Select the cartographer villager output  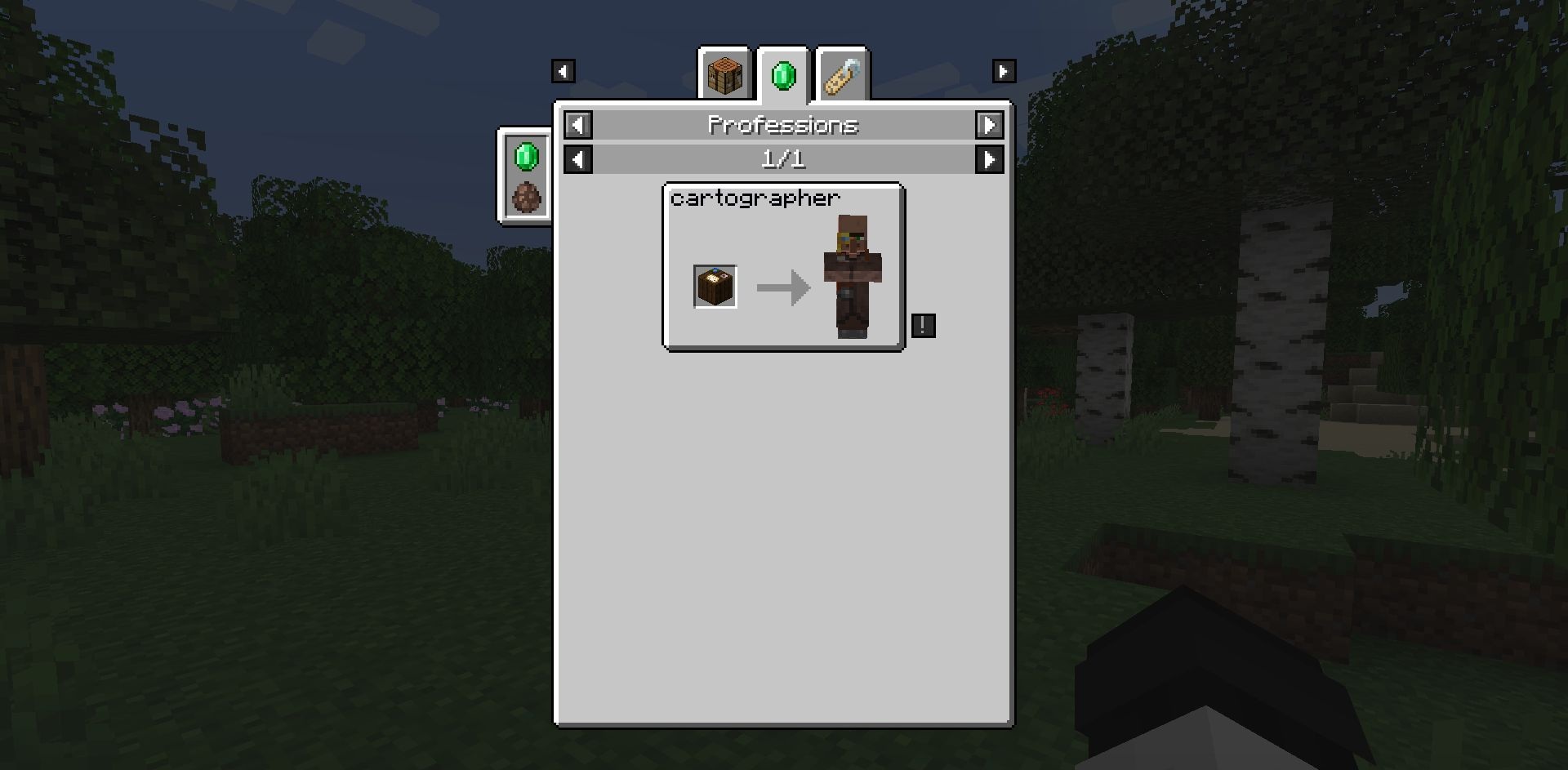tap(853, 277)
